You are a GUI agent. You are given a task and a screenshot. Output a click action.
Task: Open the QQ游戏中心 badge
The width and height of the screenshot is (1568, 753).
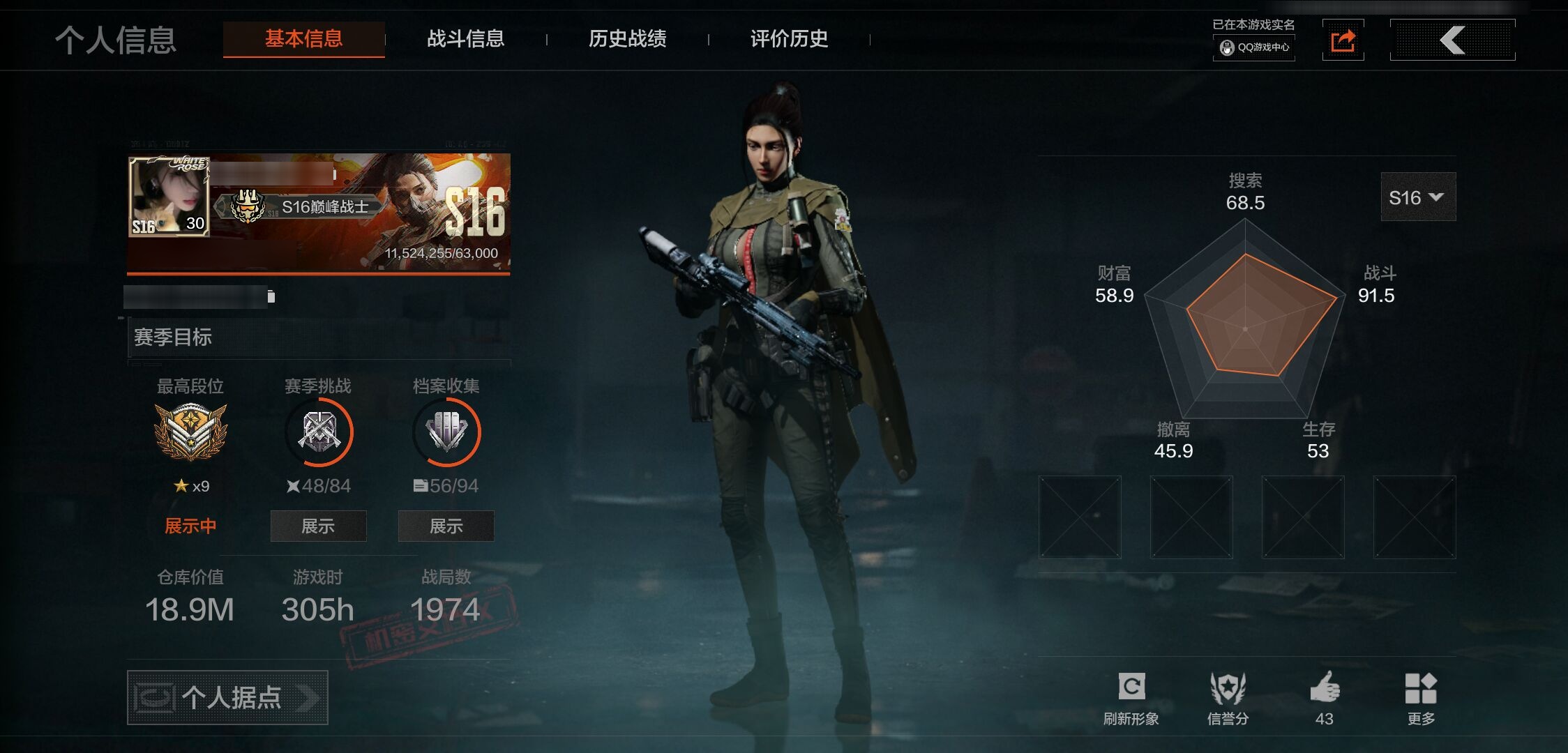(x=1254, y=47)
